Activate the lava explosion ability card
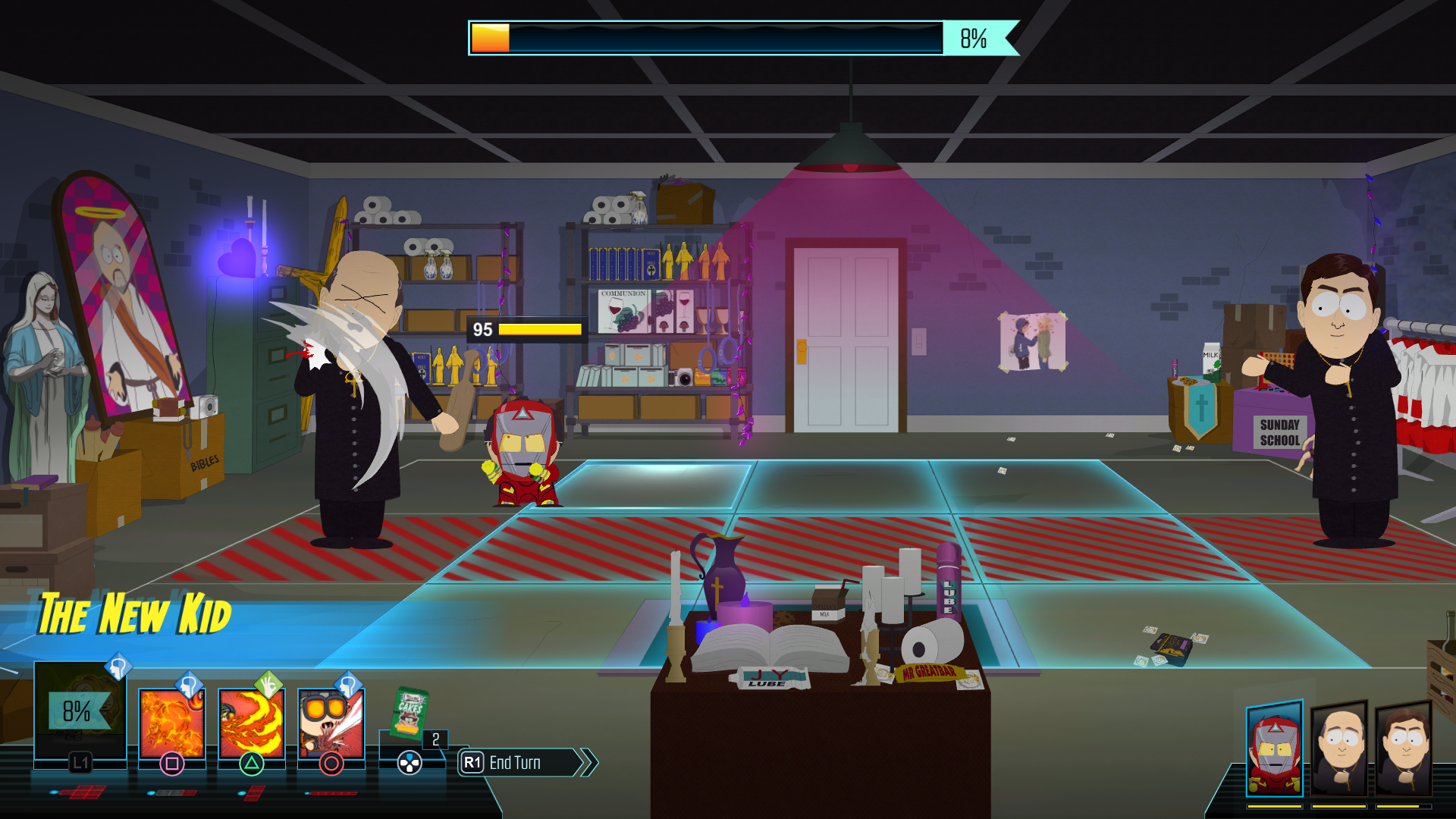 click(171, 724)
